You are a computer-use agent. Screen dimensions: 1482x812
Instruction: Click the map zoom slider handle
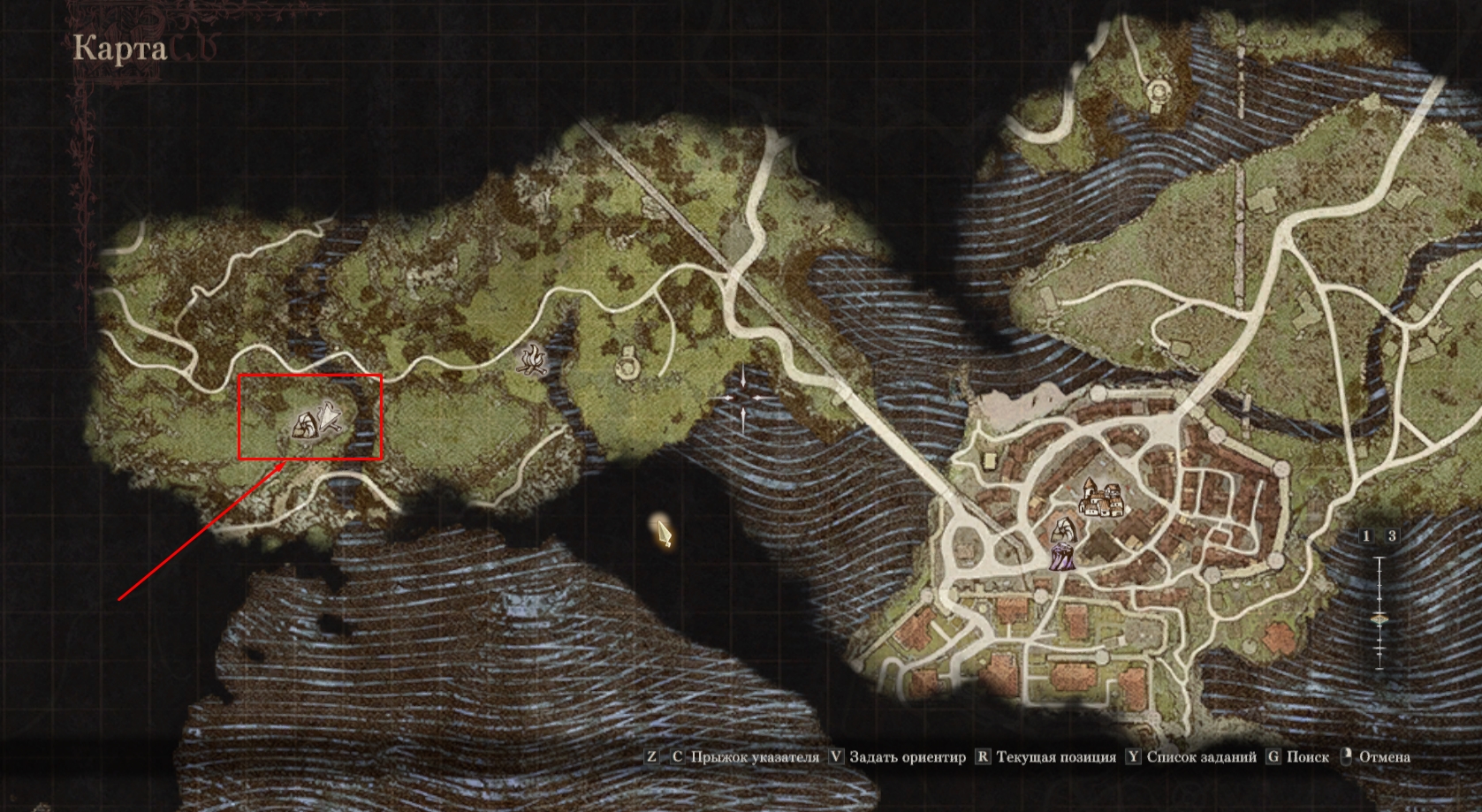click(x=1379, y=620)
